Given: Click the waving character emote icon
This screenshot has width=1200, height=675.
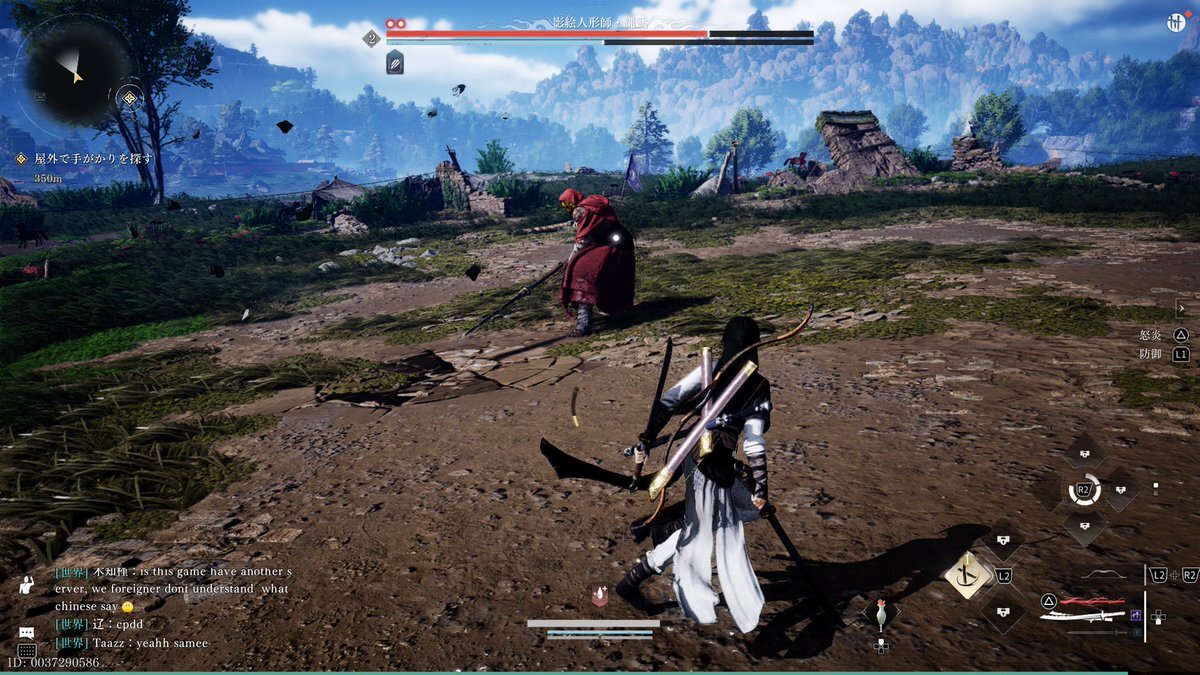Looking at the screenshot, I should click(x=26, y=585).
